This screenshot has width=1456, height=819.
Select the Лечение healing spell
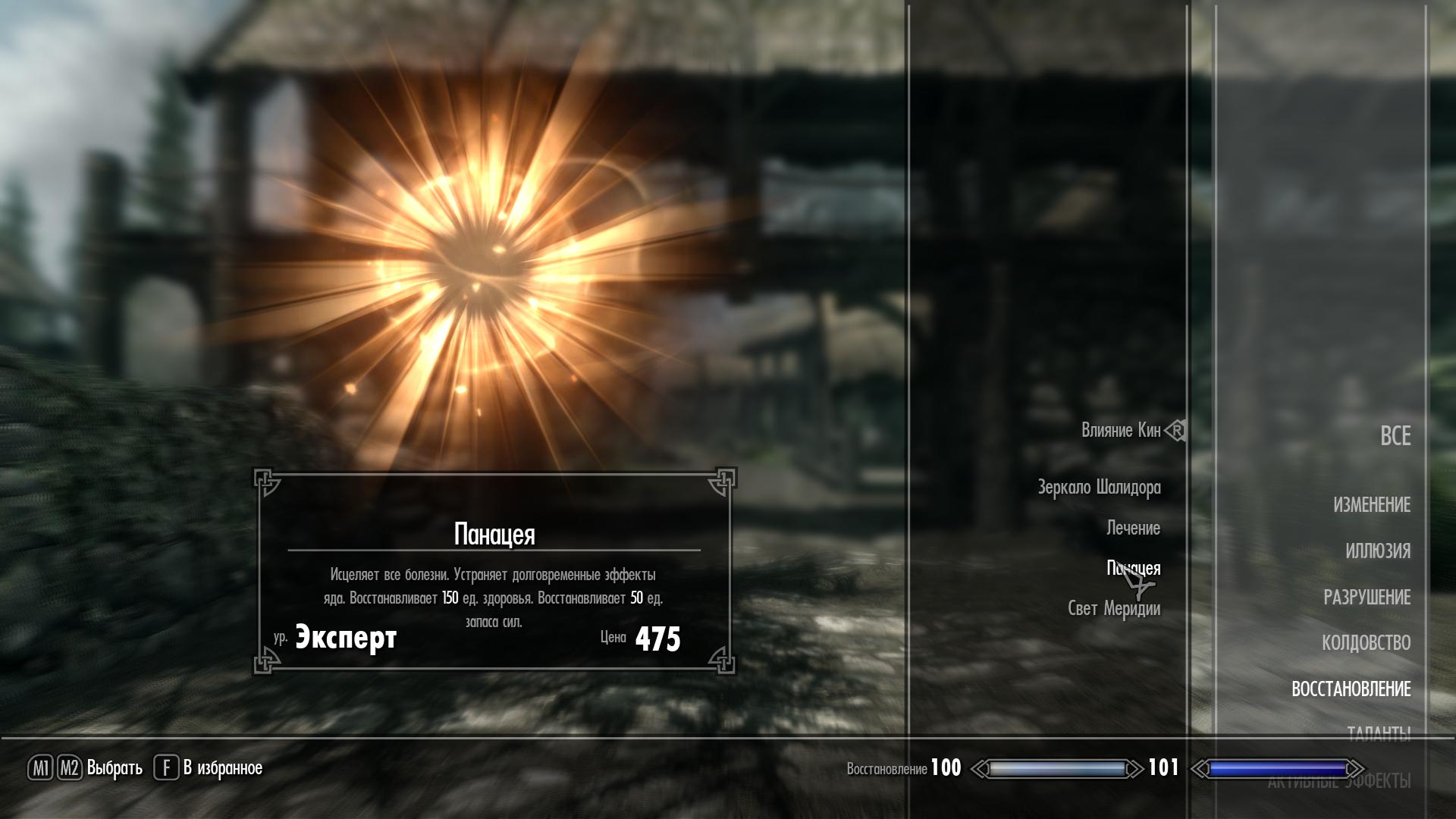pyautogui.click(x=1133, y=528)
